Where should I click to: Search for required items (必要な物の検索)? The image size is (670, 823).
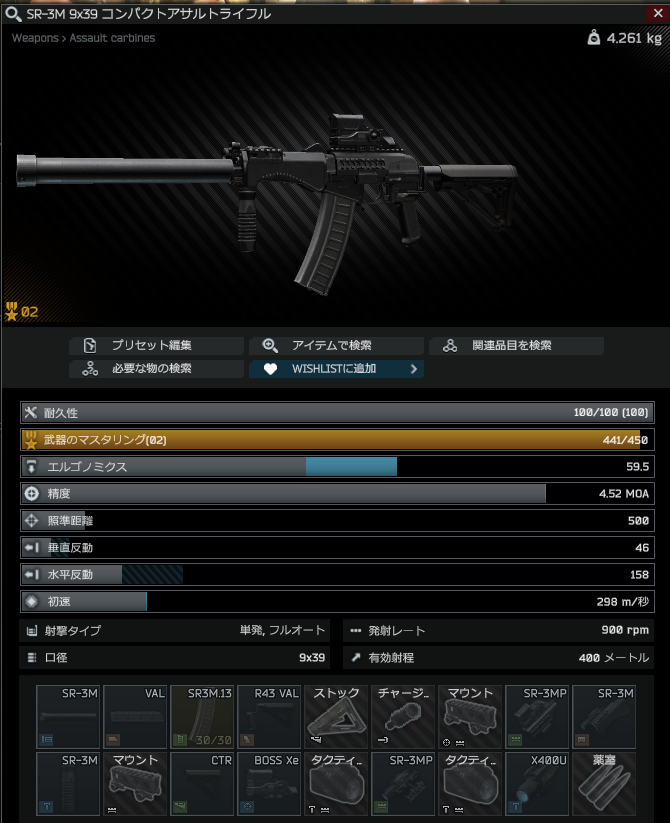(156, 369)
